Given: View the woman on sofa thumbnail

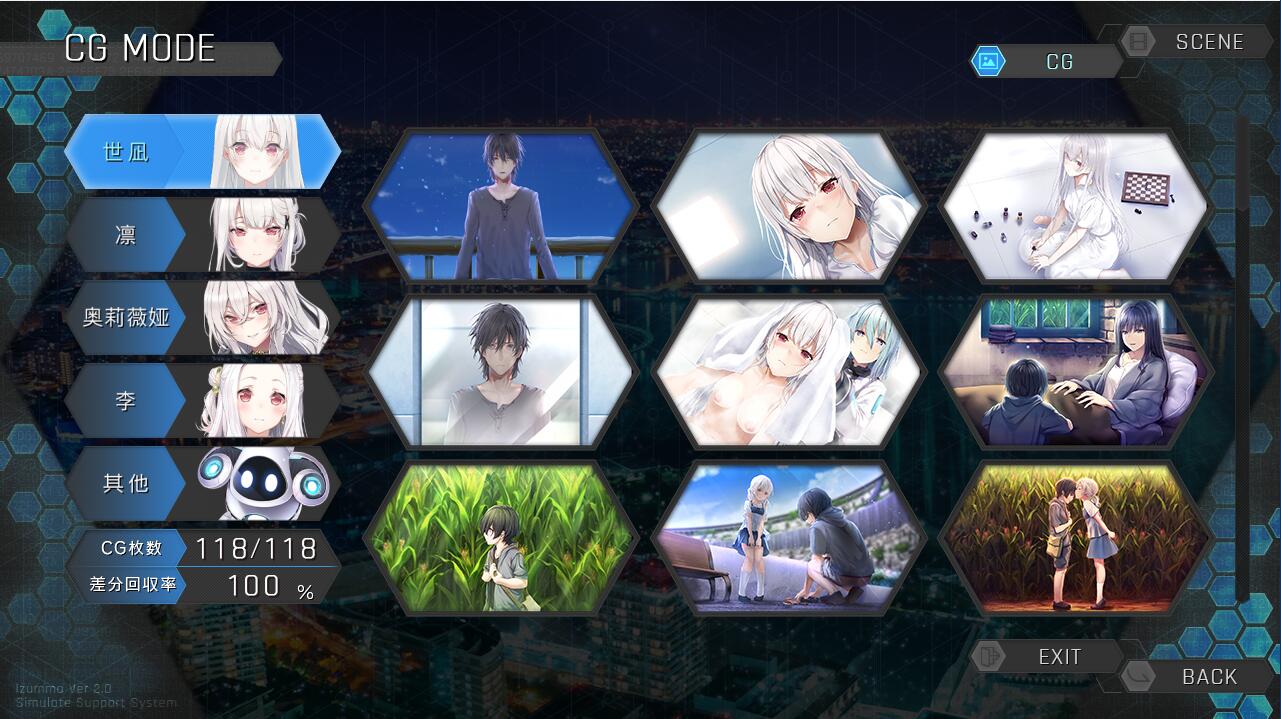Looking at the screenshot, I should coord(1075,371).
